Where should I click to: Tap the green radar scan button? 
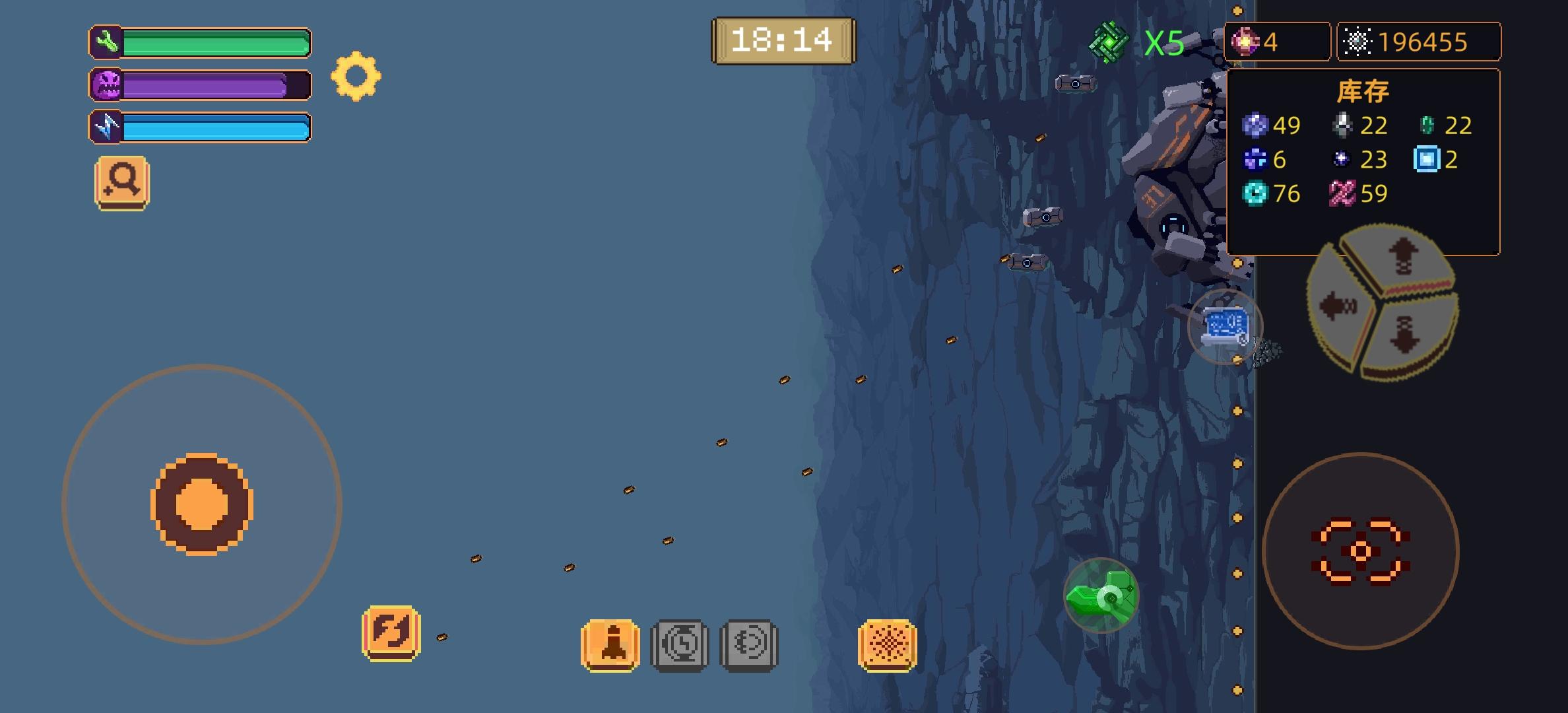coord(1100,596)
